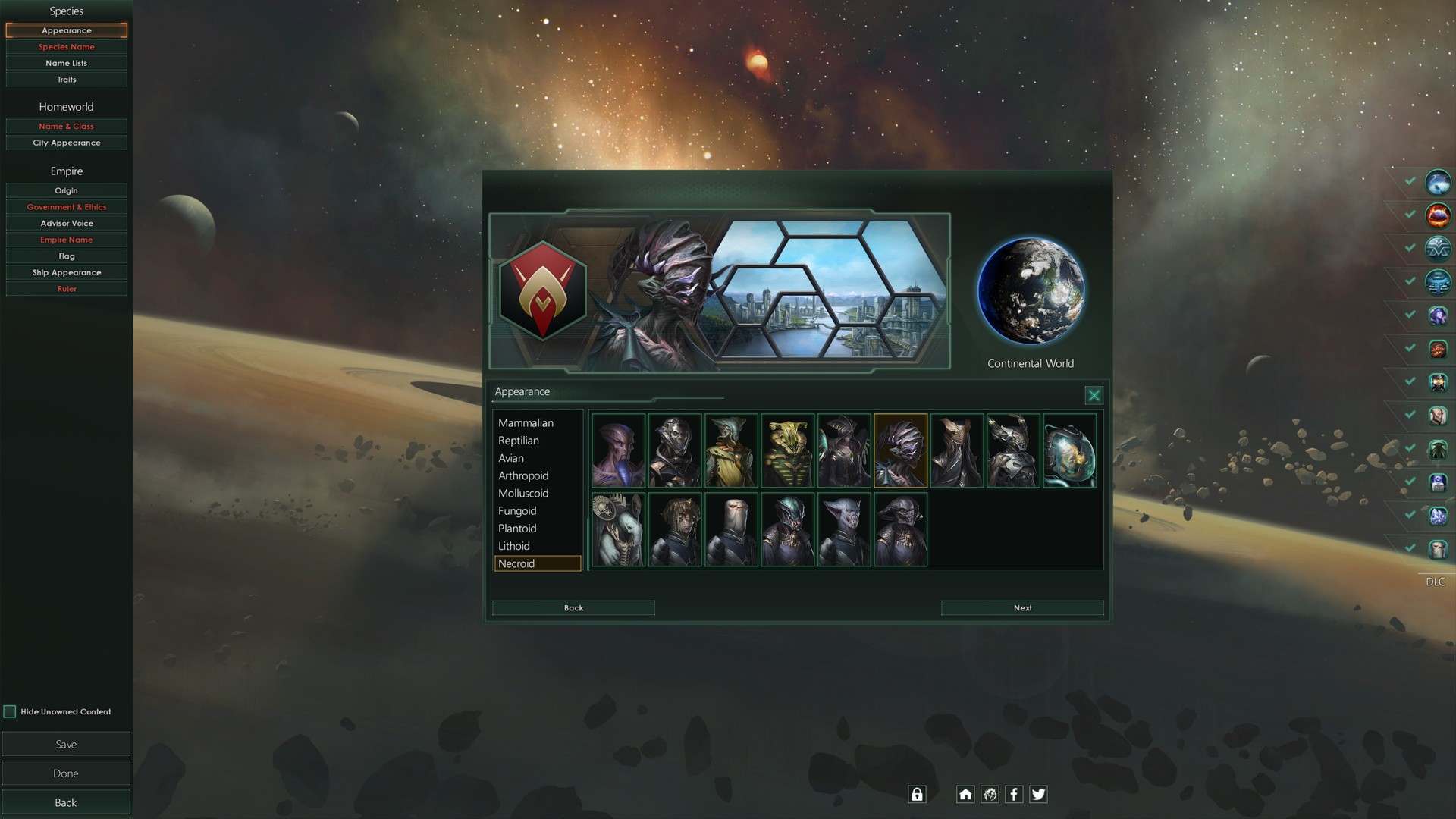The height and width of the screenshot is (819, 1456).
Task: Open the Ship Appearance settings
Action: (67, 272)
